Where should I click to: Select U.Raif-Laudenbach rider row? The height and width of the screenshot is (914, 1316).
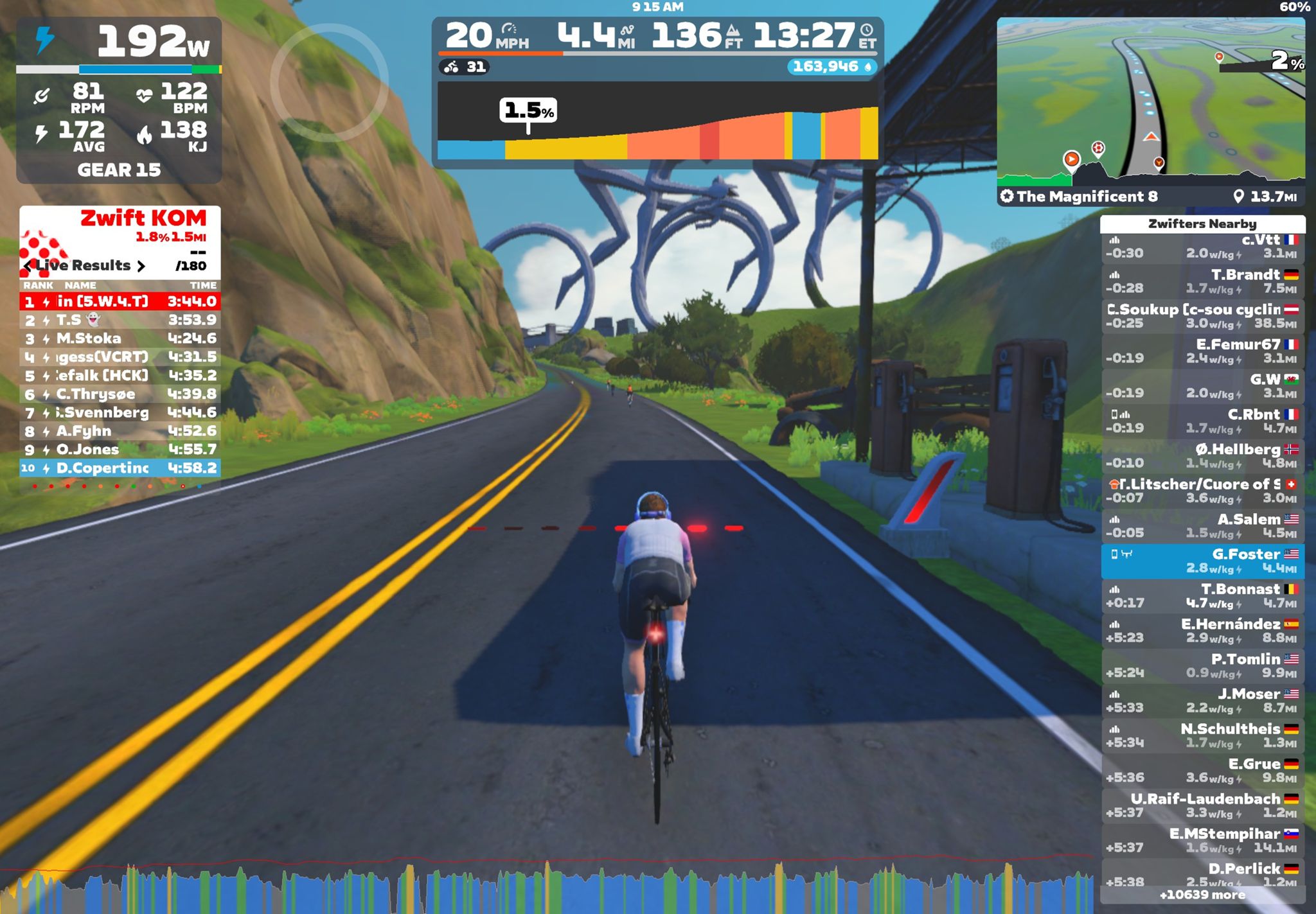click(x=1202, y=805)
